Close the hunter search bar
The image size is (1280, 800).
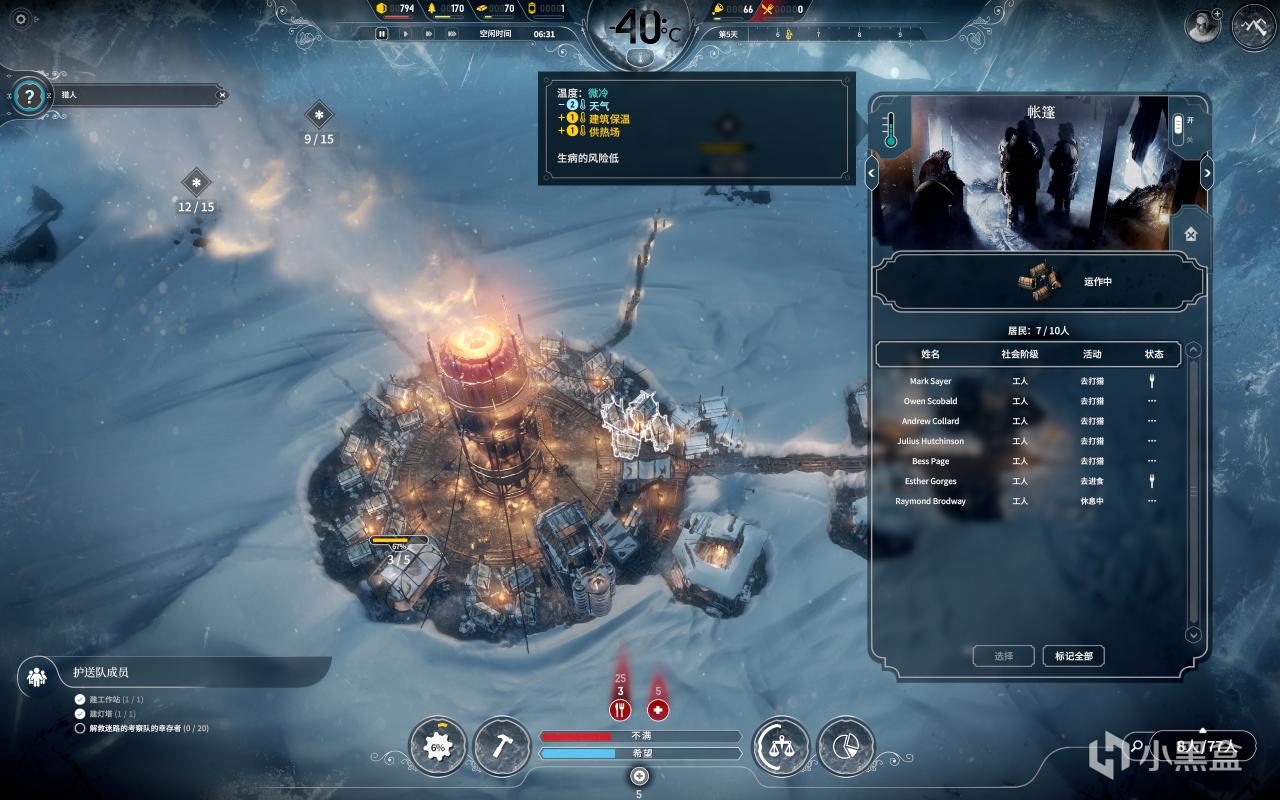coord(222,95)
